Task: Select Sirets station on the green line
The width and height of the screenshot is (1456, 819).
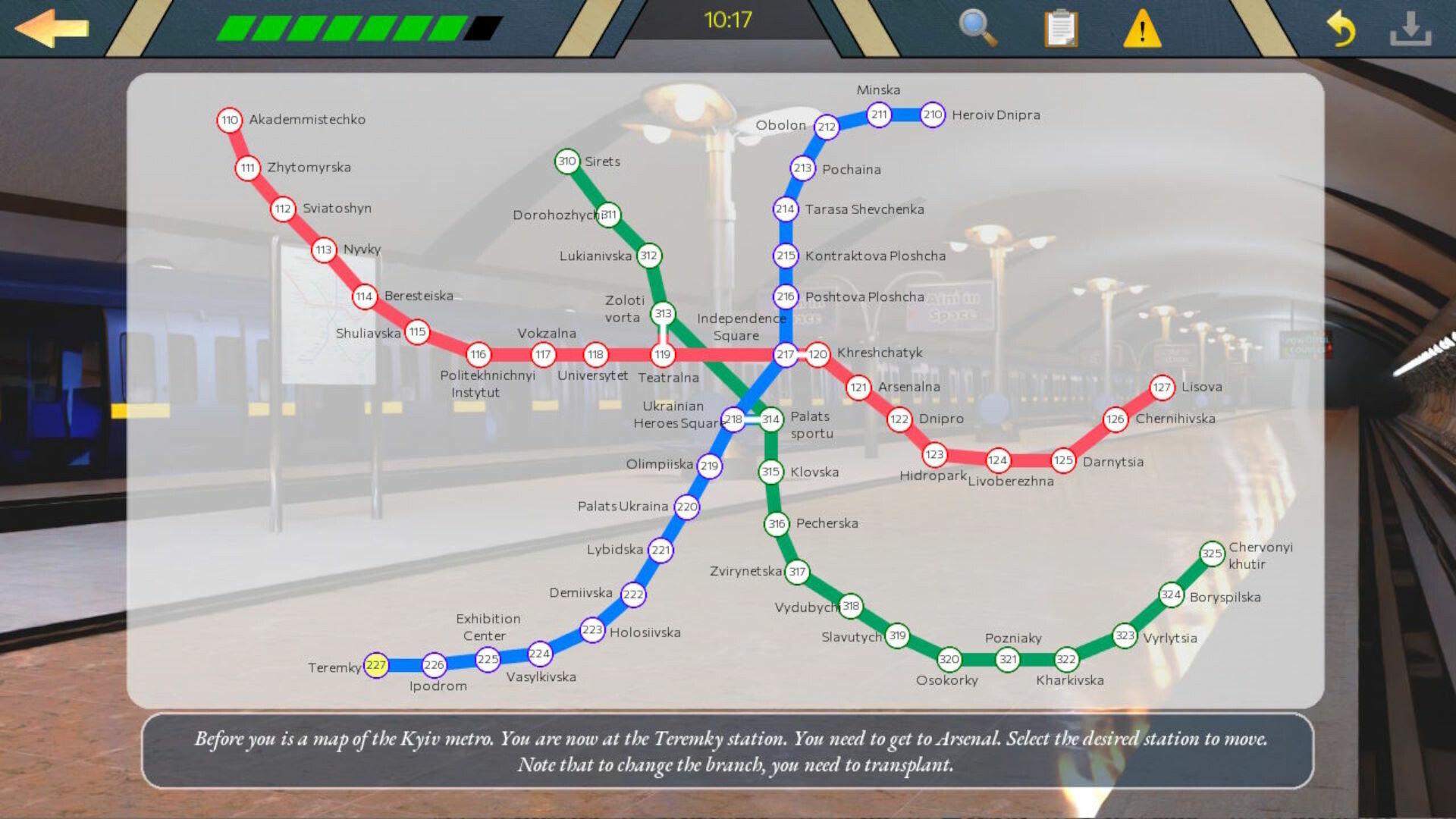Action: [567, 161]
